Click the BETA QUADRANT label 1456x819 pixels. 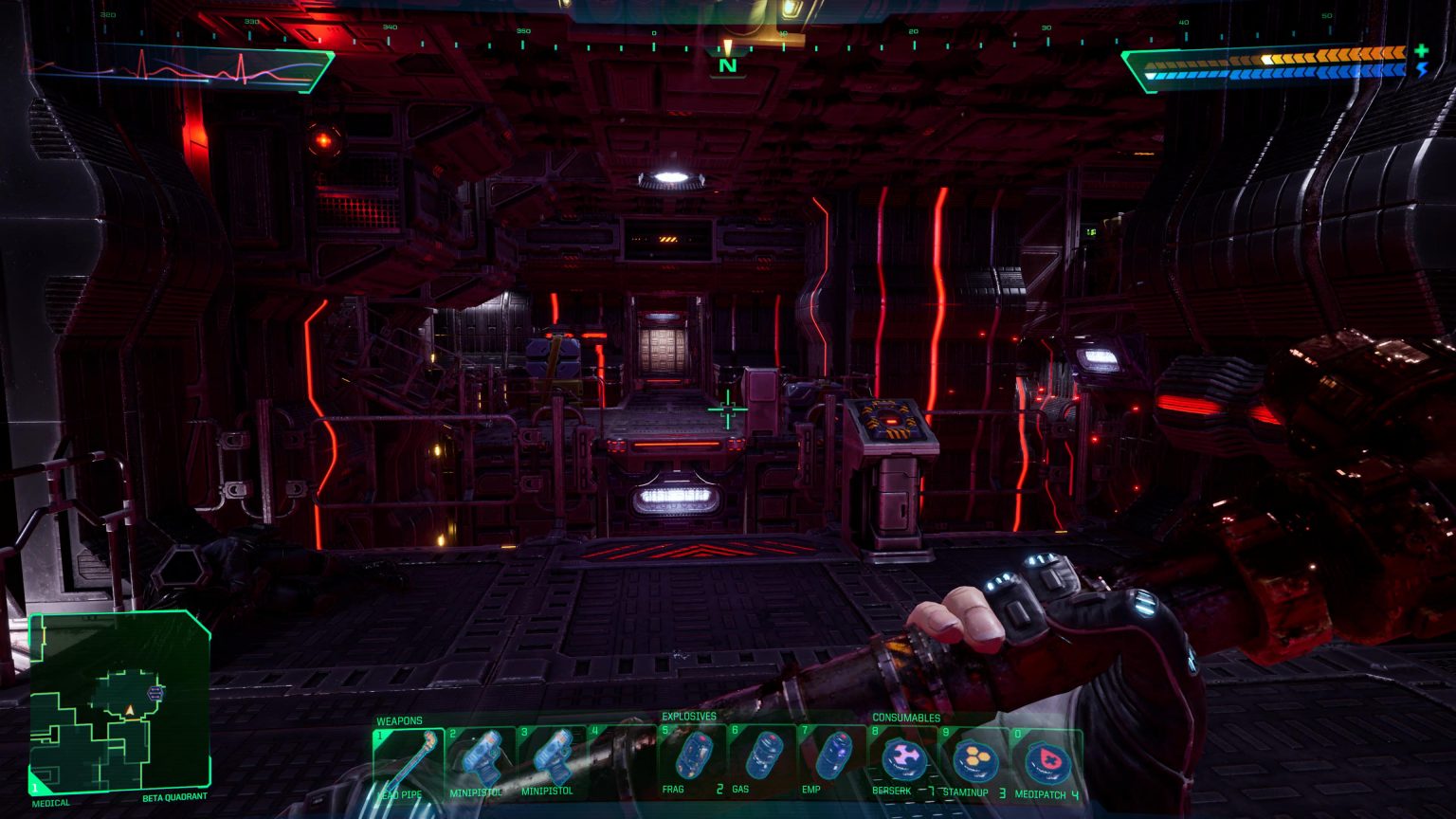(175, 799)
